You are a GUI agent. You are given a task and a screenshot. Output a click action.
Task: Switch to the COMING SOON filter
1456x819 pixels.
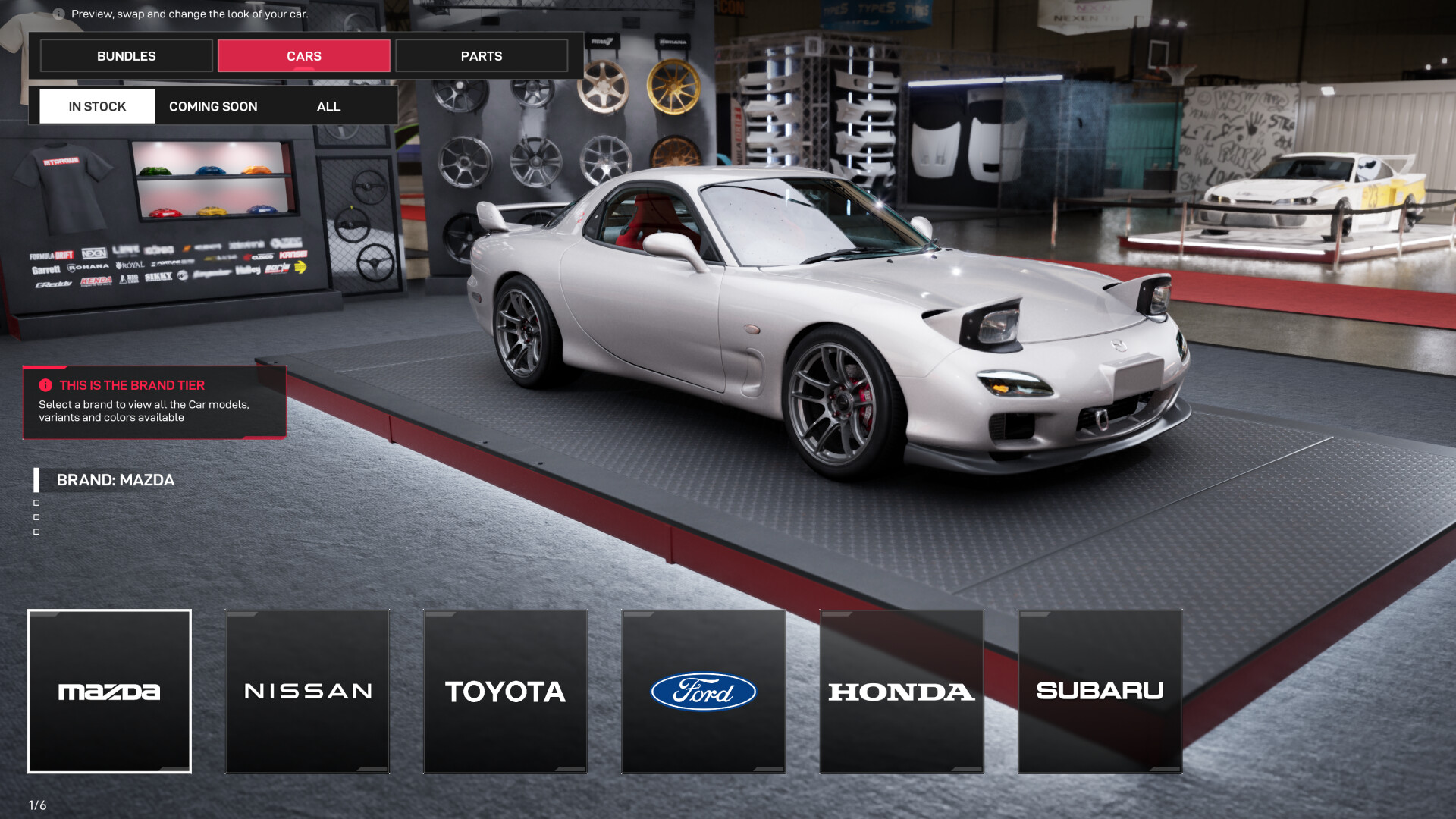[213, 106]
